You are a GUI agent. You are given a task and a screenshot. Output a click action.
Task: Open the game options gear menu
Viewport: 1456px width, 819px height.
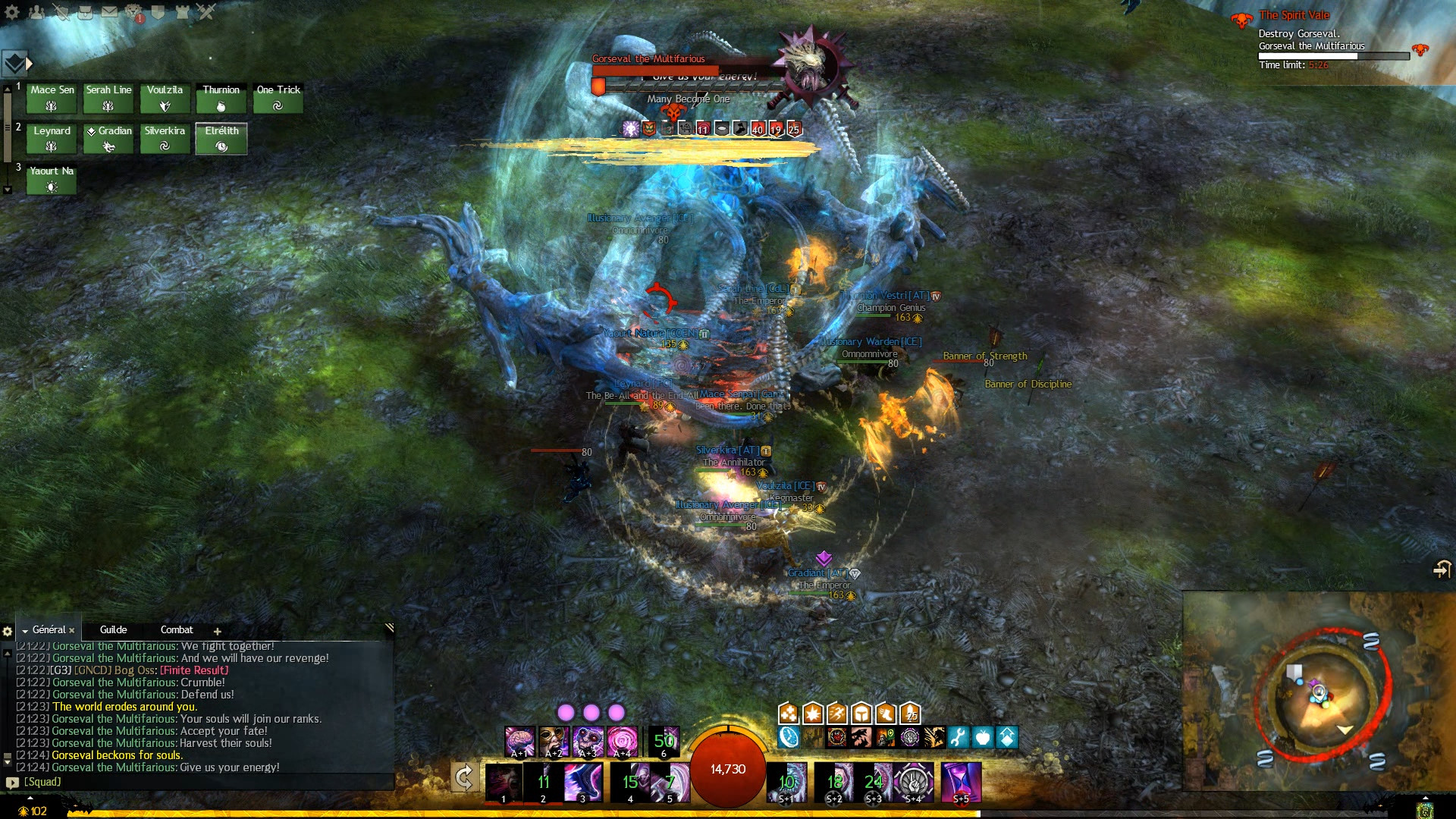(x=12, y=12)
